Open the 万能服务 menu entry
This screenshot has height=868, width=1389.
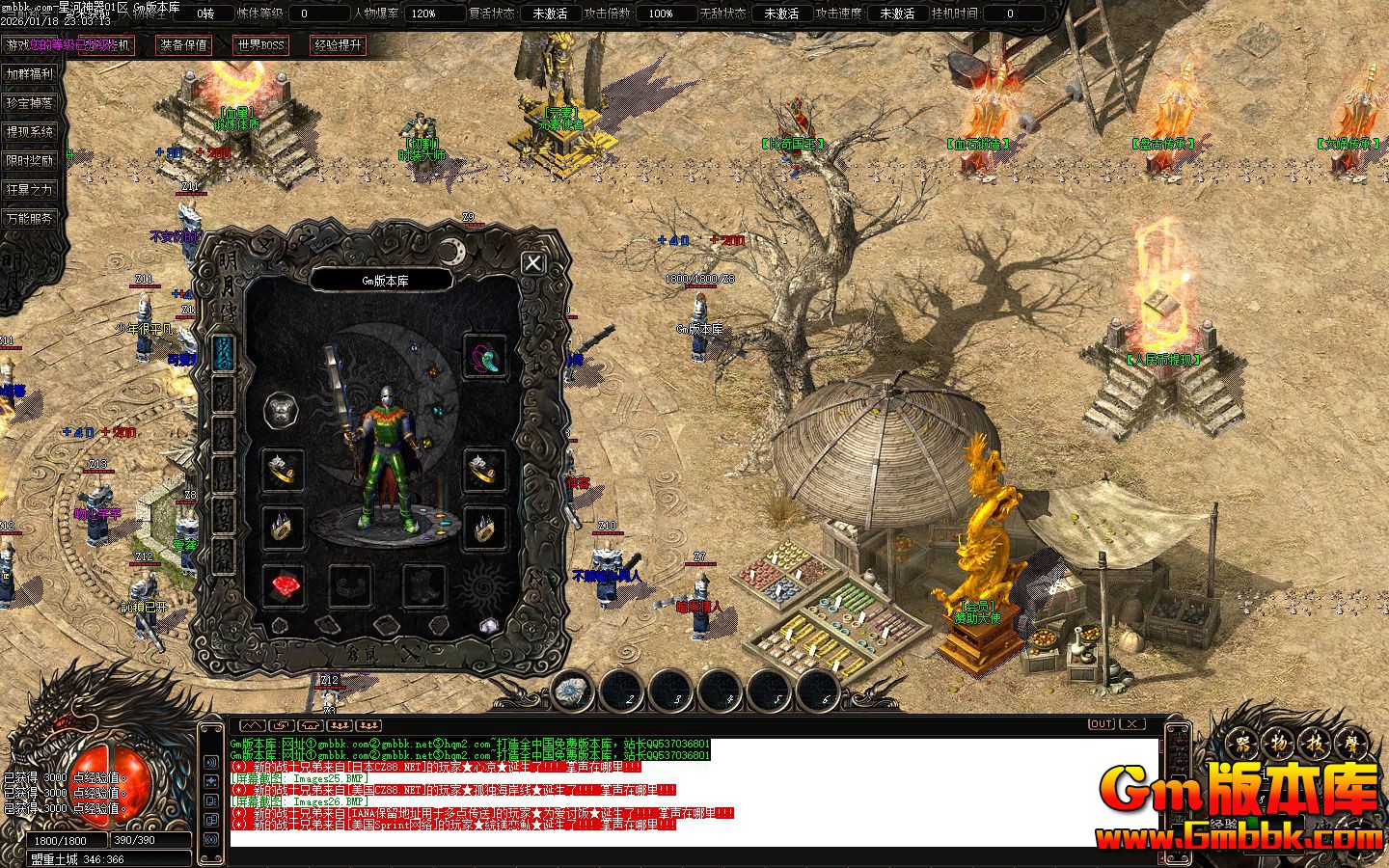tap(29, 219)
